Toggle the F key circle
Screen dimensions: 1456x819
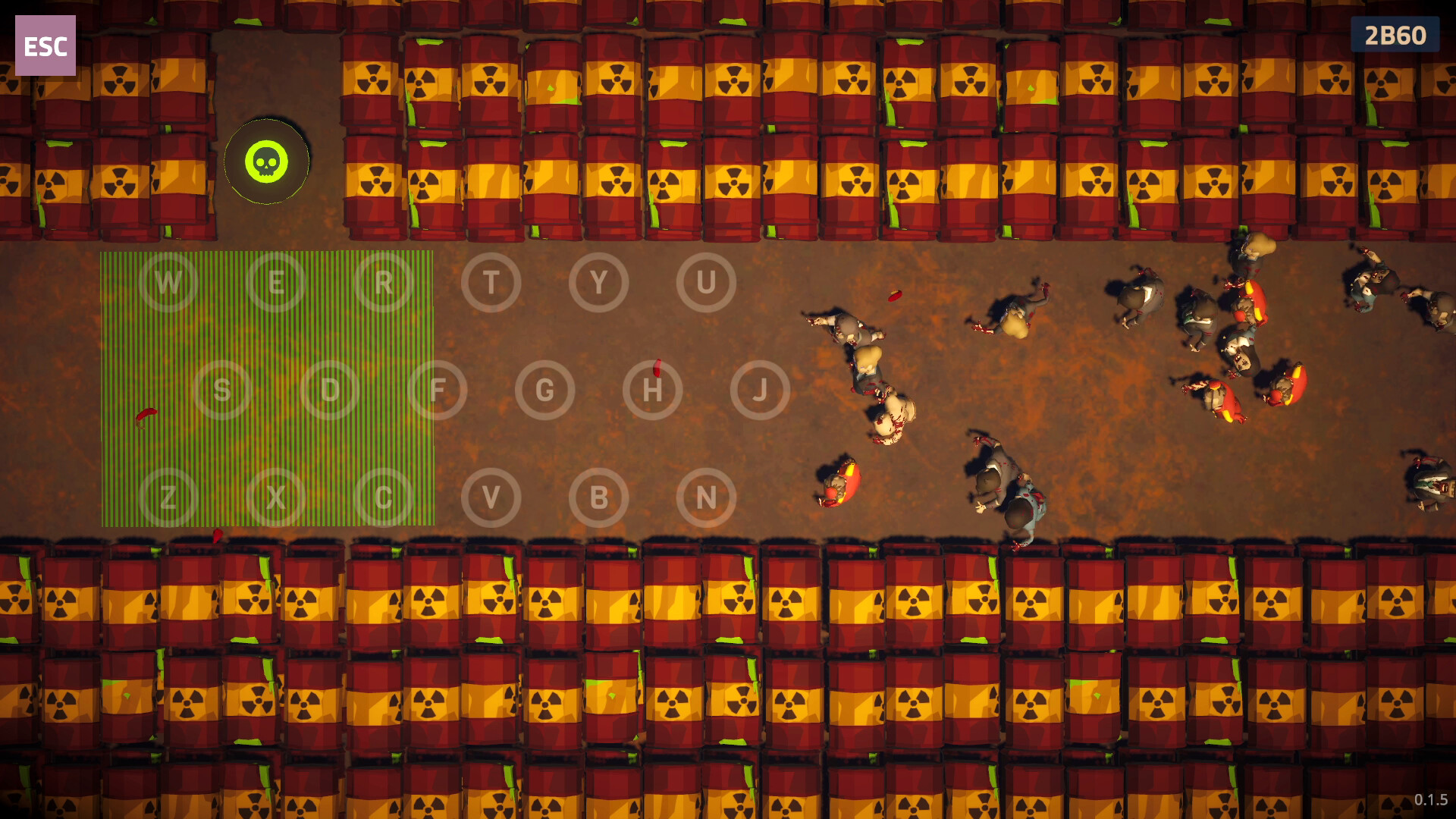point(438,390)
